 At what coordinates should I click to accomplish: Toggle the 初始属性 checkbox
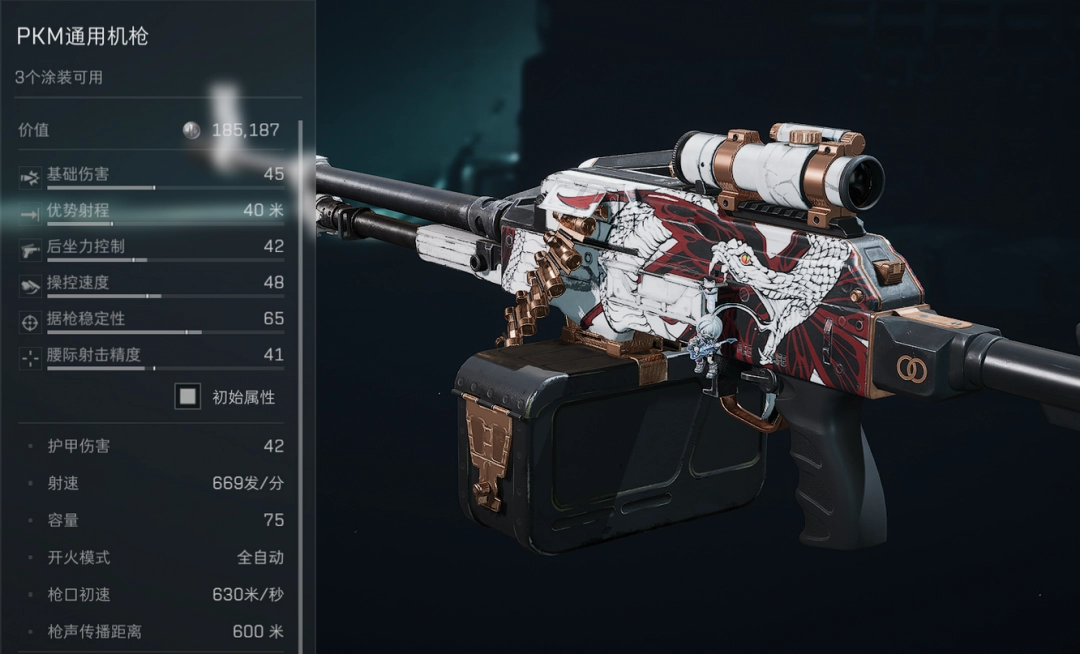[187, 397]
